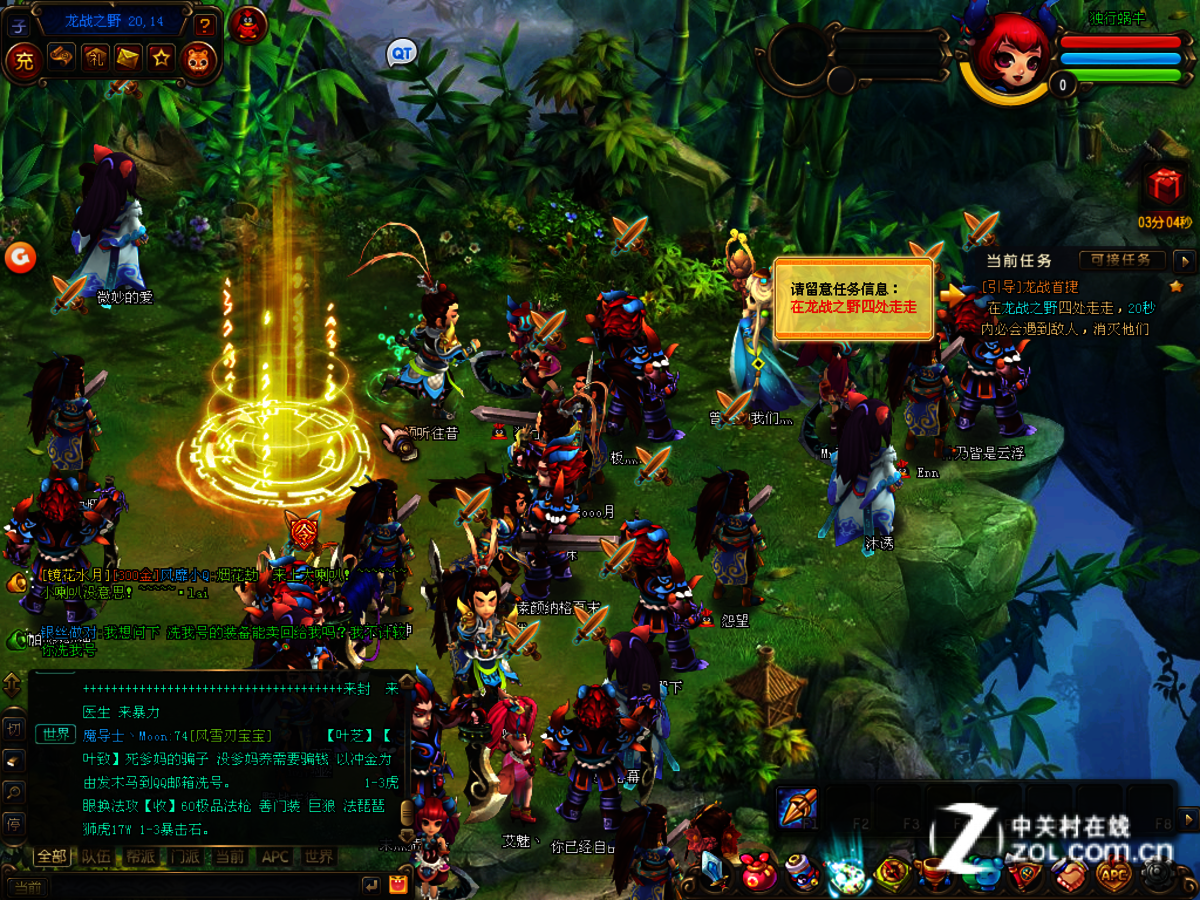Click the question mark help button

click(205, 25)
